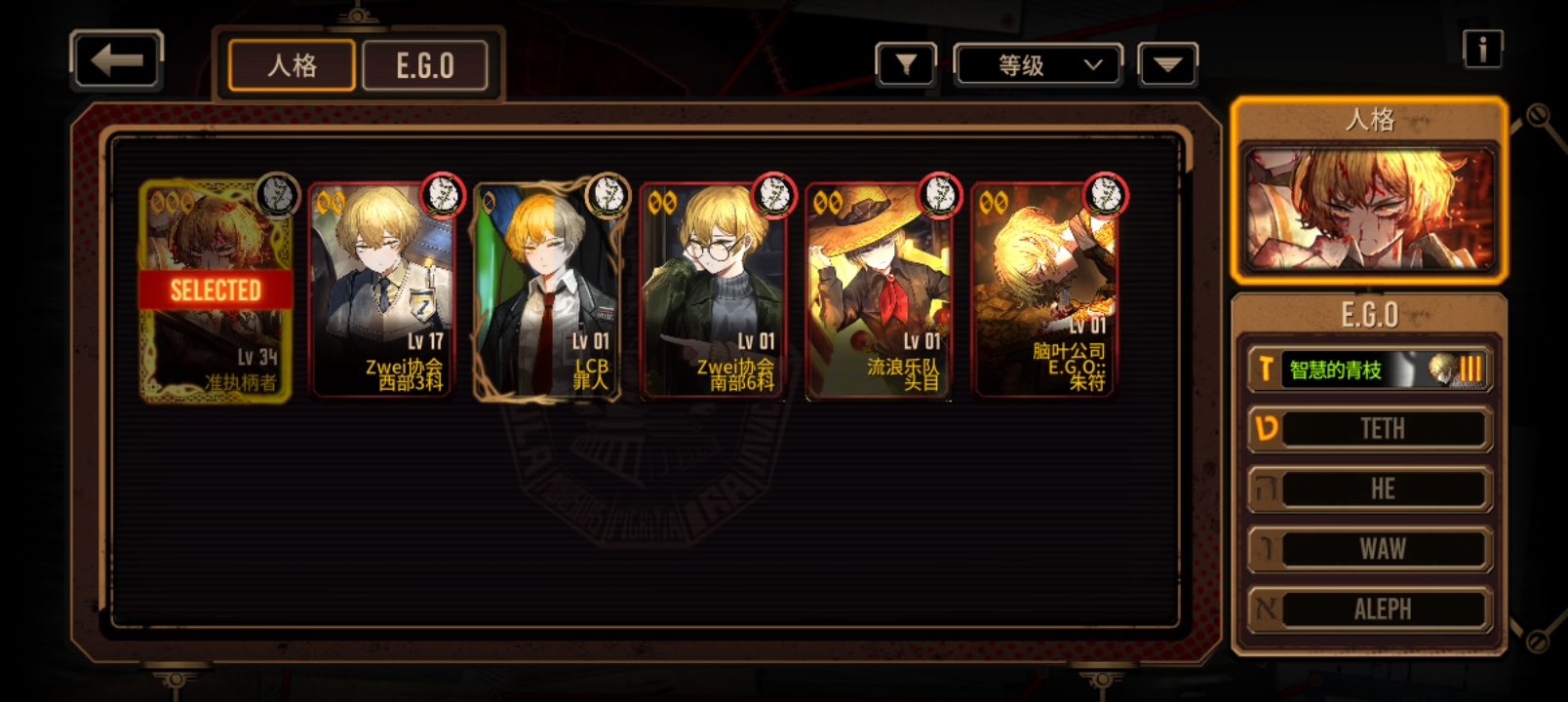Pick the LCB 罪人 identity card
This screenshot has width=1568, height=702.
[x=547, y=292]
